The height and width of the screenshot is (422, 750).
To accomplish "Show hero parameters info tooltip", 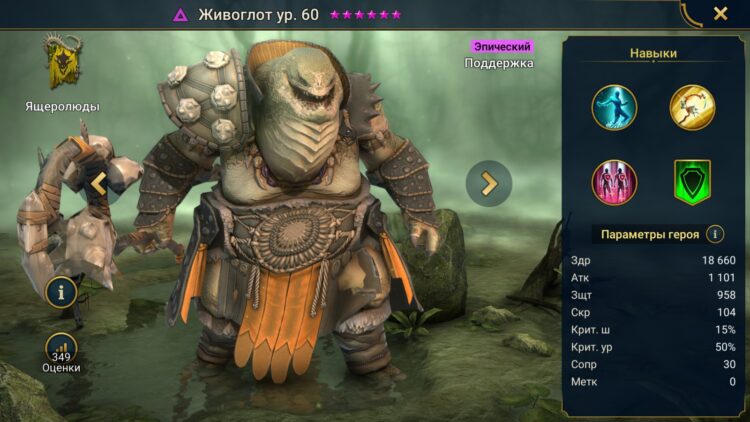I will click(715, 234).
